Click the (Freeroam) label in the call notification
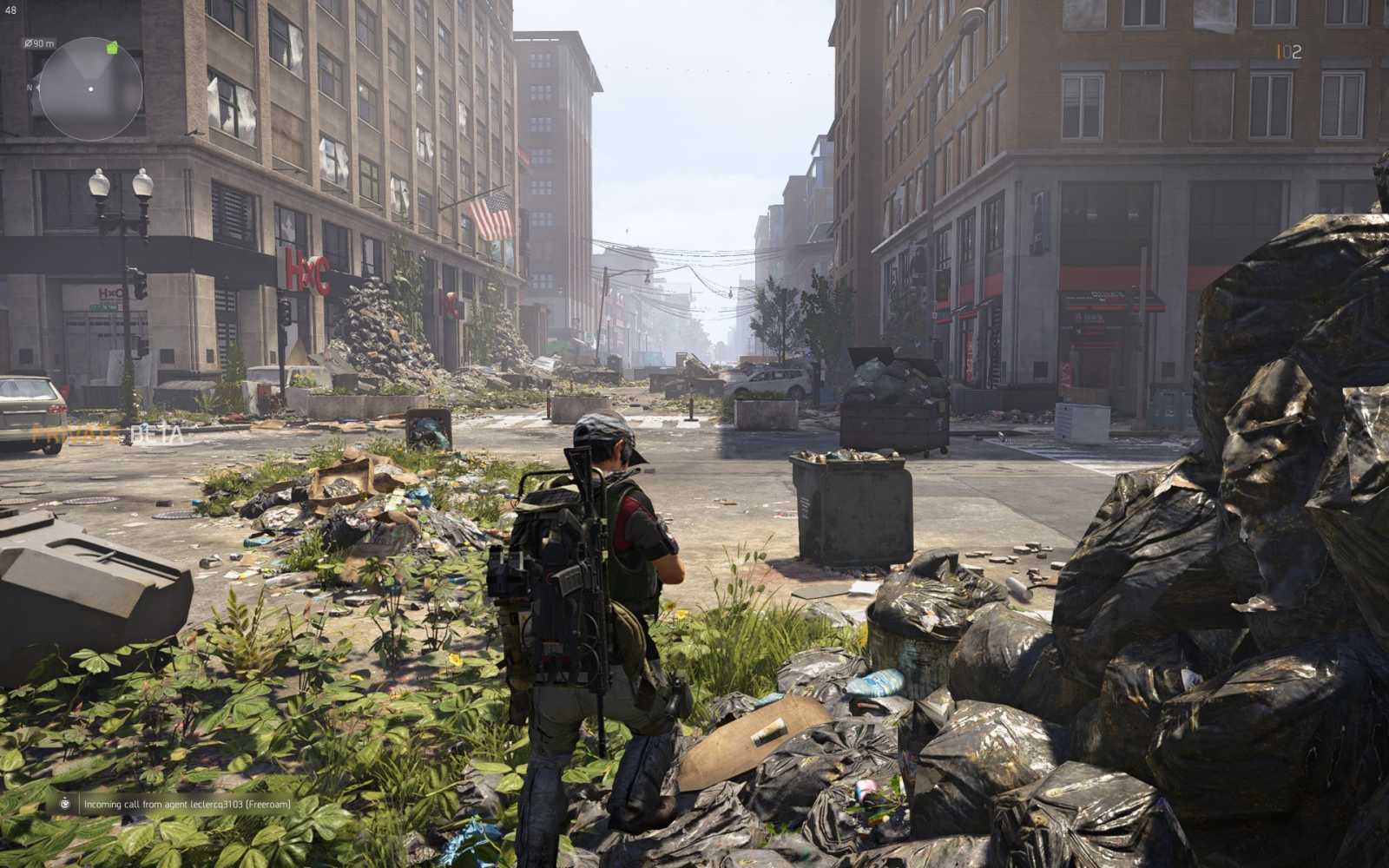 tap(270, 805)
